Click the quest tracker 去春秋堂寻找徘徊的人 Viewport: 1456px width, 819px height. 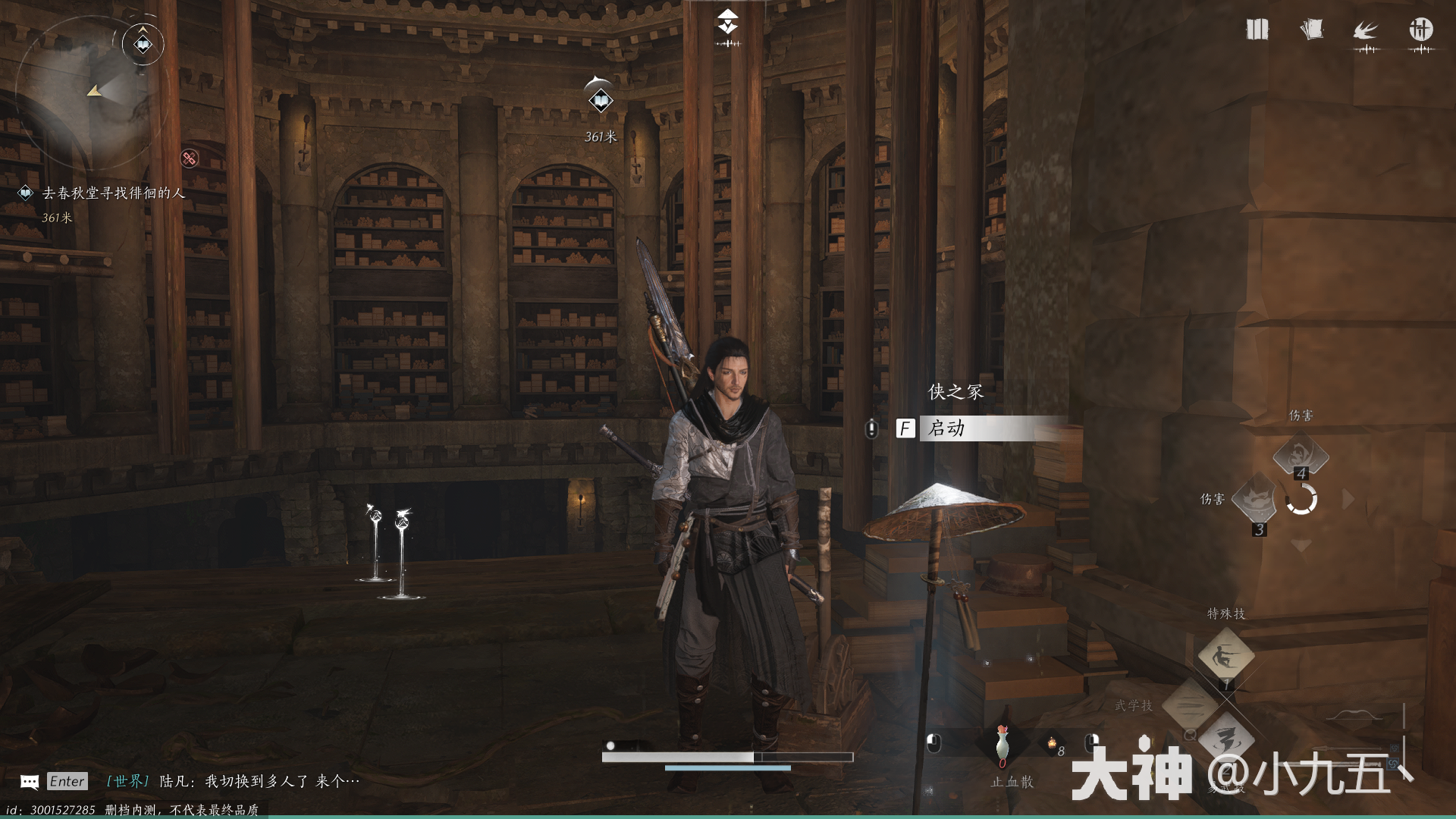click(x=114, y=193)
